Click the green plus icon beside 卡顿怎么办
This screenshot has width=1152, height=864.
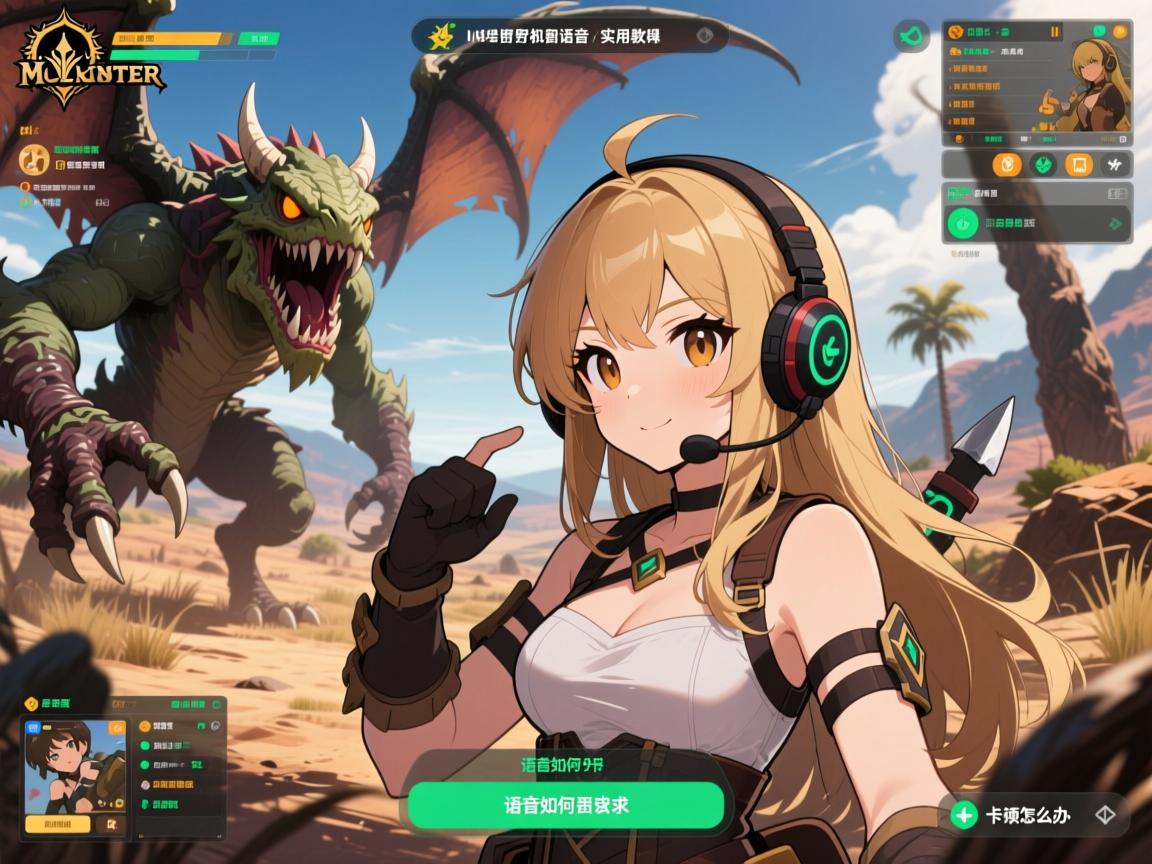point(964,816)
